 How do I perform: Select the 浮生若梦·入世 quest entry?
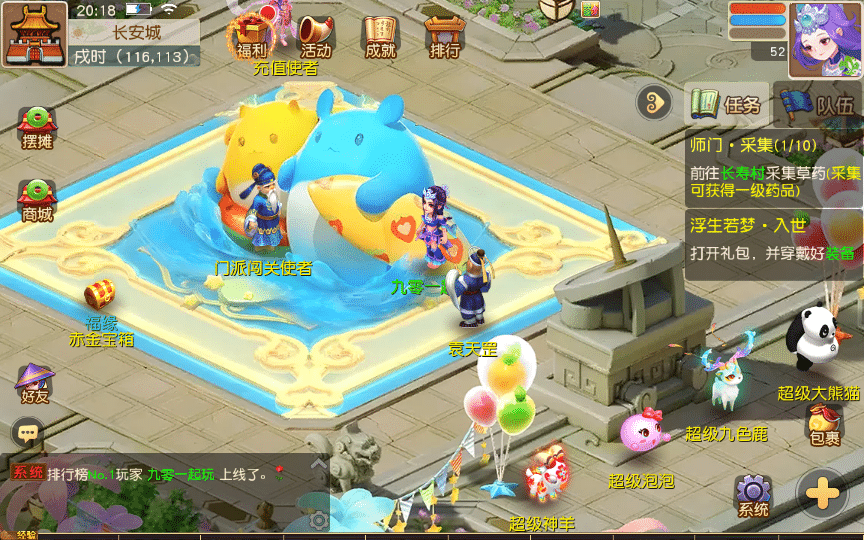tap(774, 240)
